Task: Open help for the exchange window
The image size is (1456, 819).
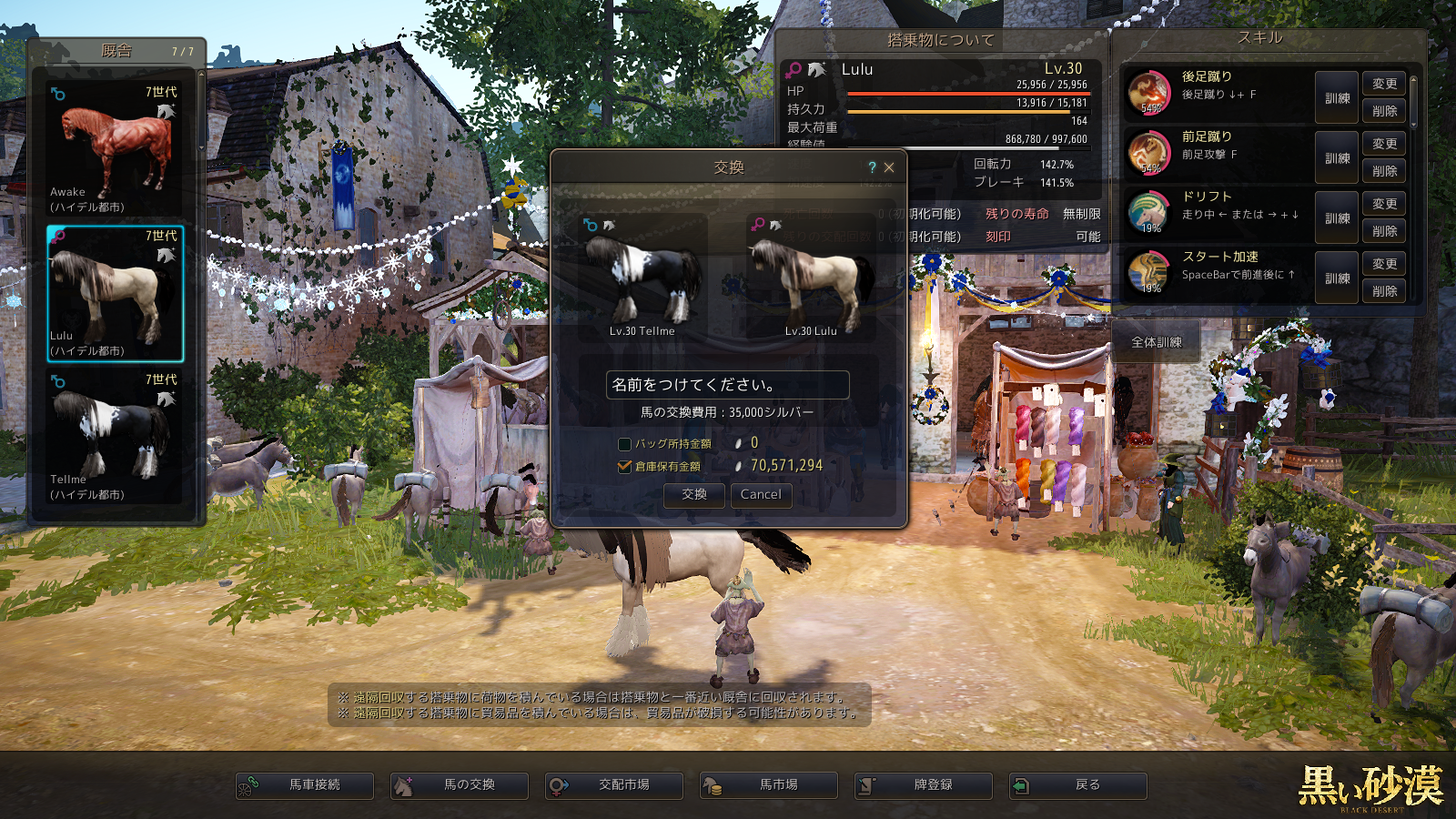Action: [x=872, y=167]
